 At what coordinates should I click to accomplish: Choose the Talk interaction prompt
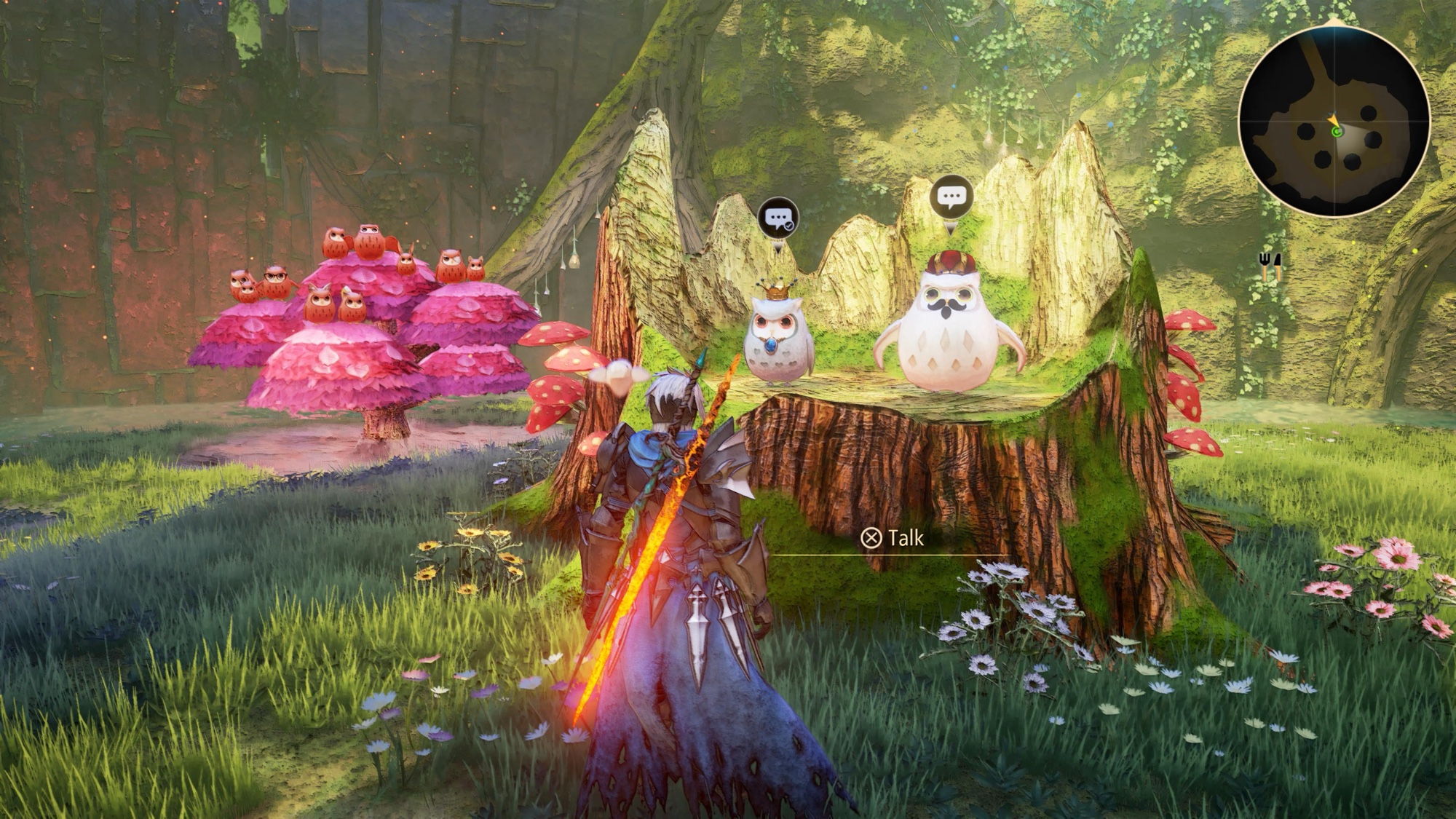[893, 538]
